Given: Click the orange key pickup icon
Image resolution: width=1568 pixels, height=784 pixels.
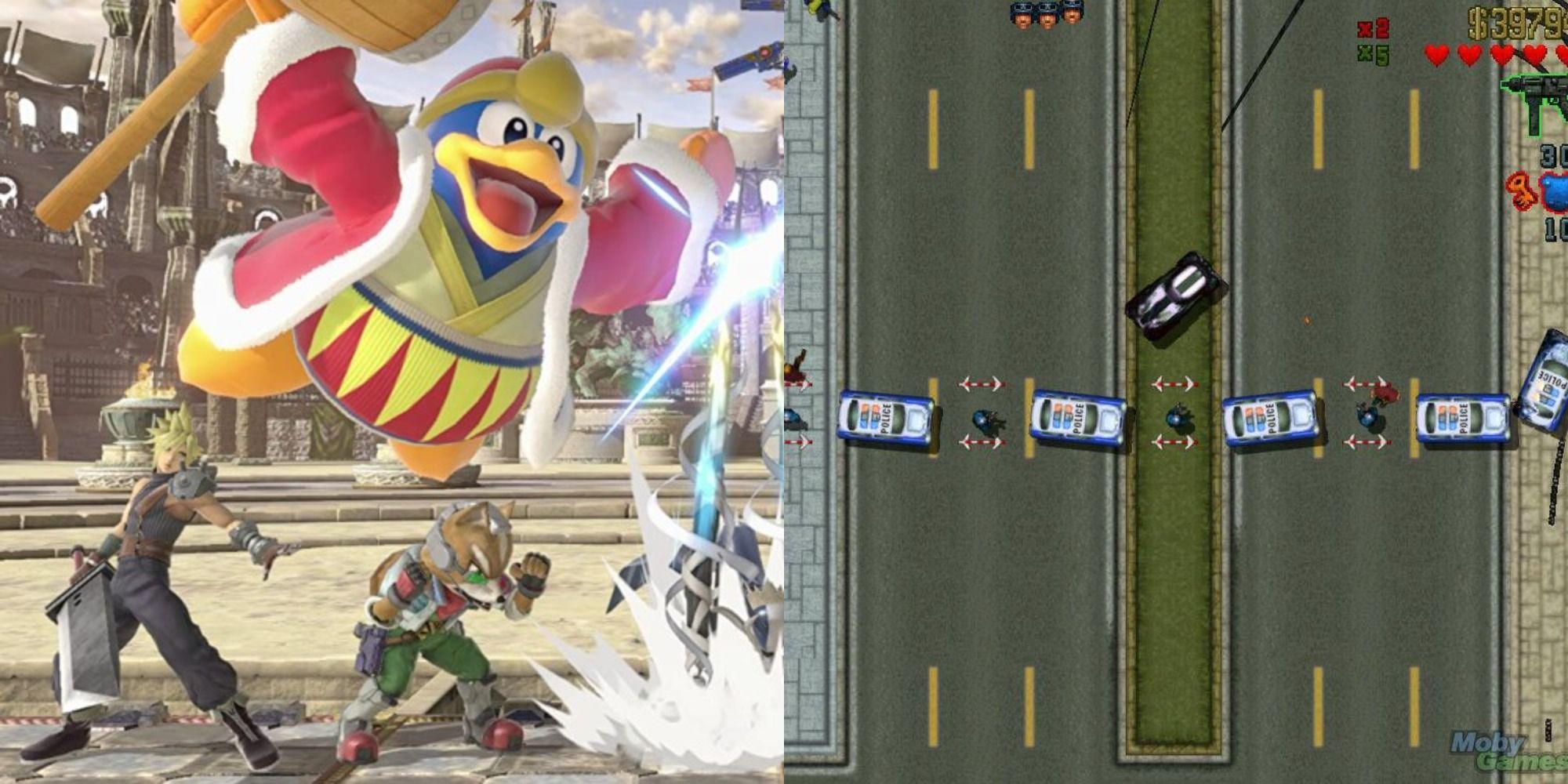Looking at the screenshot, I should click(x=1521, y=191).
